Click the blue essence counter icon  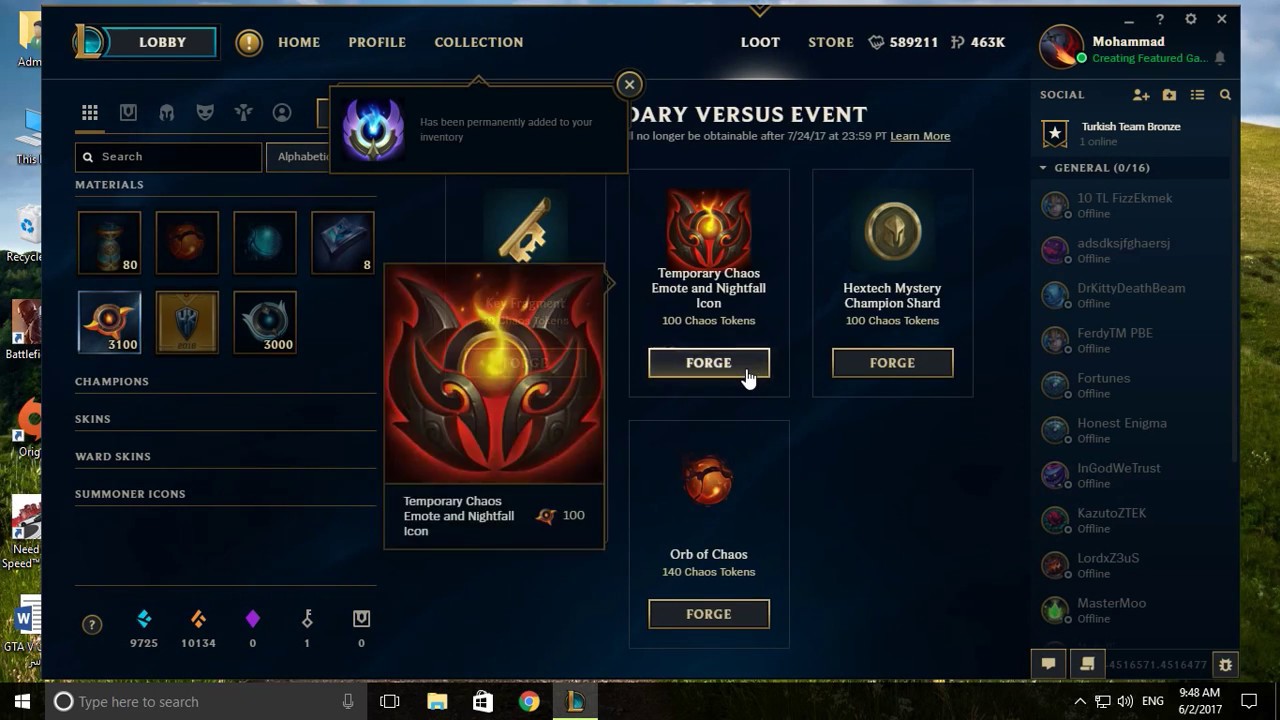(x=144, y=617)
